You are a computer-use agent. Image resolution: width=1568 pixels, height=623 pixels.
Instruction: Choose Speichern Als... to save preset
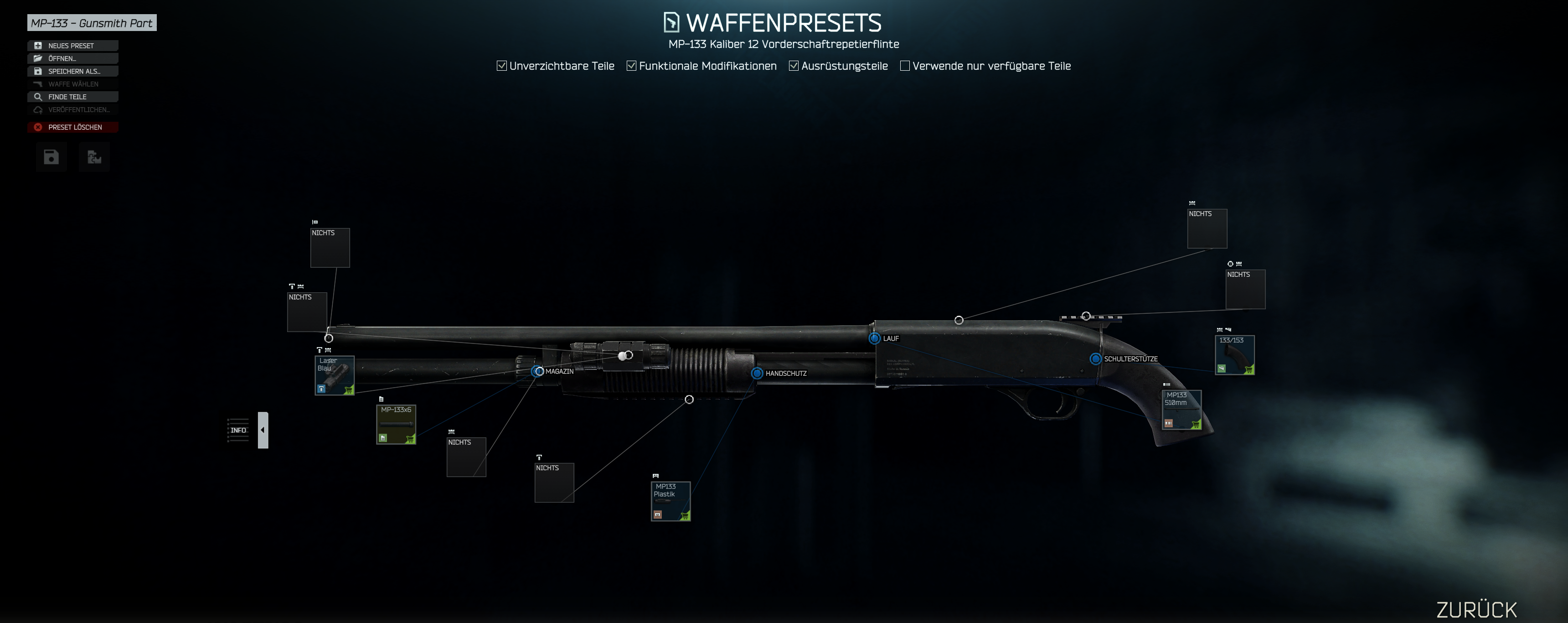click(72, 71)
